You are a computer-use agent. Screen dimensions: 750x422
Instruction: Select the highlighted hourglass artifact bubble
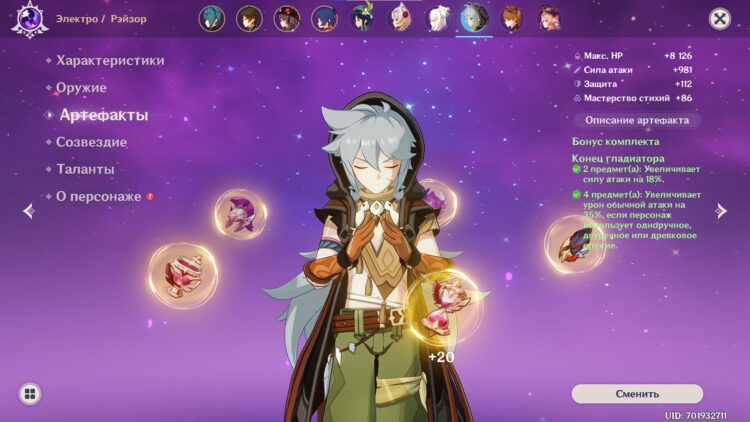point(443,305)
